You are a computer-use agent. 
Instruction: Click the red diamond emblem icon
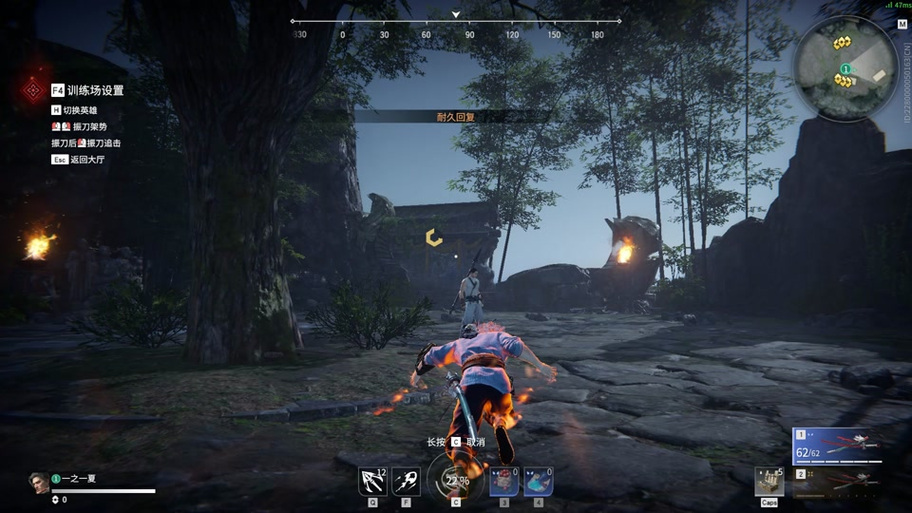(31, 91)
